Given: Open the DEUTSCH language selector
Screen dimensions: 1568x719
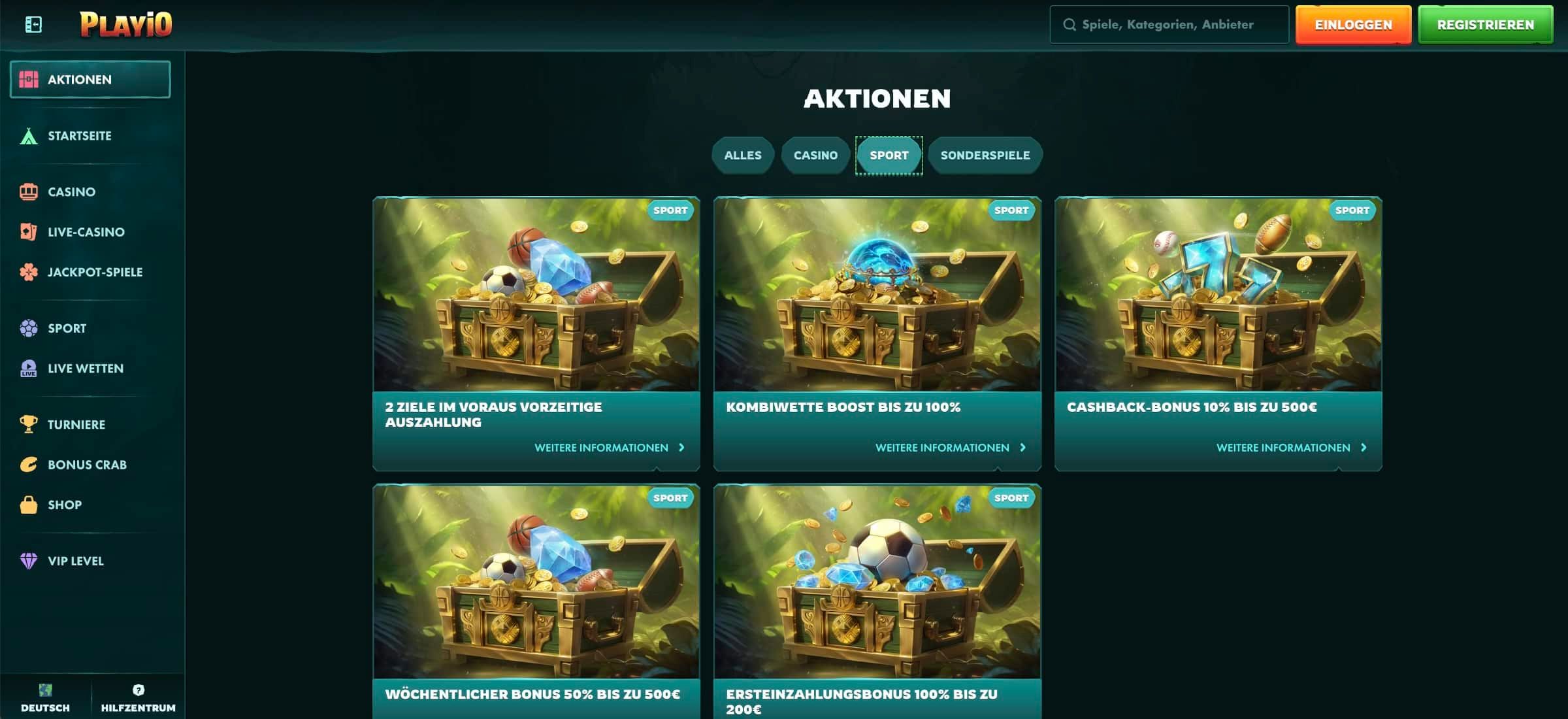Looking at the screenshot, I should tap(44, 697).
